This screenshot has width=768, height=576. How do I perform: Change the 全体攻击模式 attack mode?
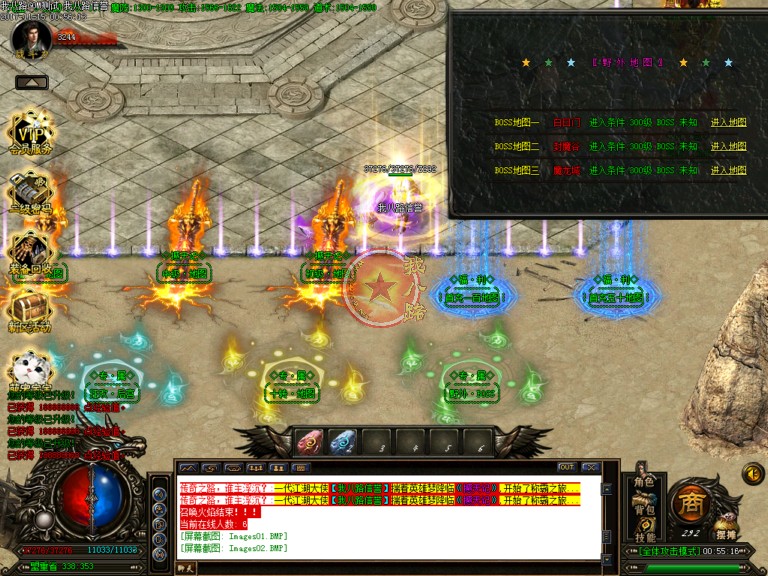point(670,551)
